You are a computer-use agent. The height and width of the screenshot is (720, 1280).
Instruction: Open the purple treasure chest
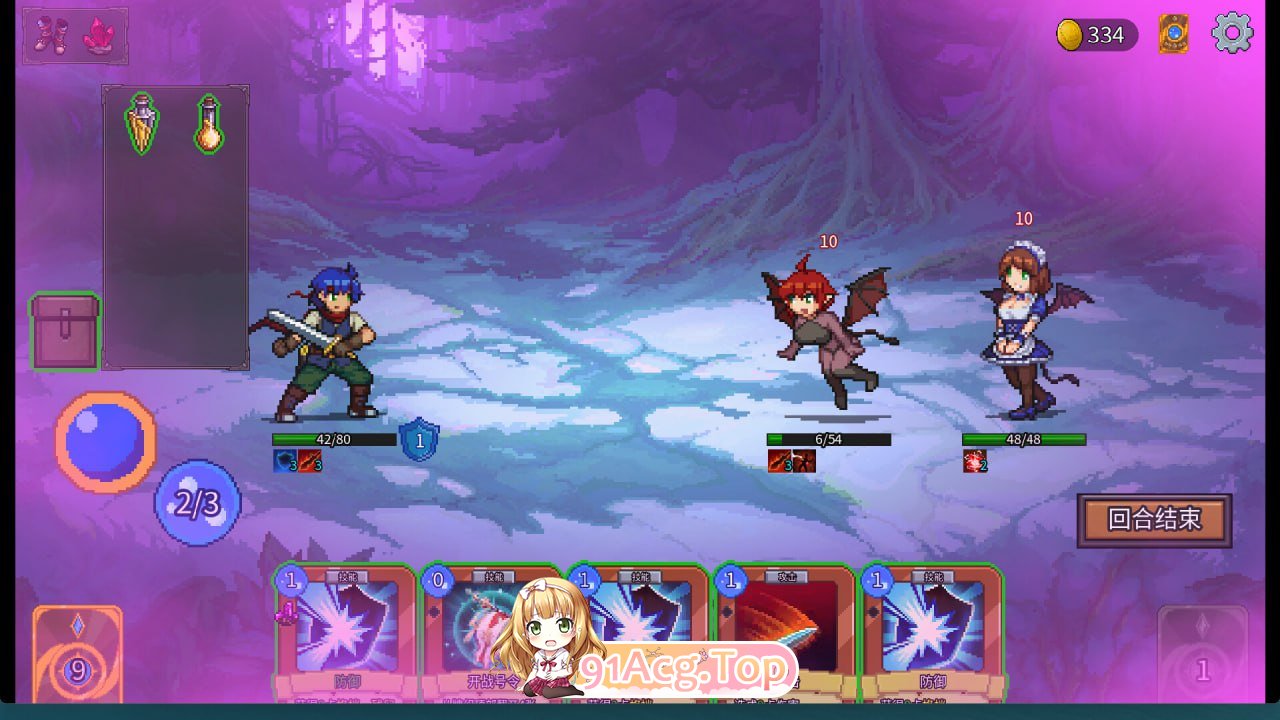pyautogui.click(x=66, y=332)
